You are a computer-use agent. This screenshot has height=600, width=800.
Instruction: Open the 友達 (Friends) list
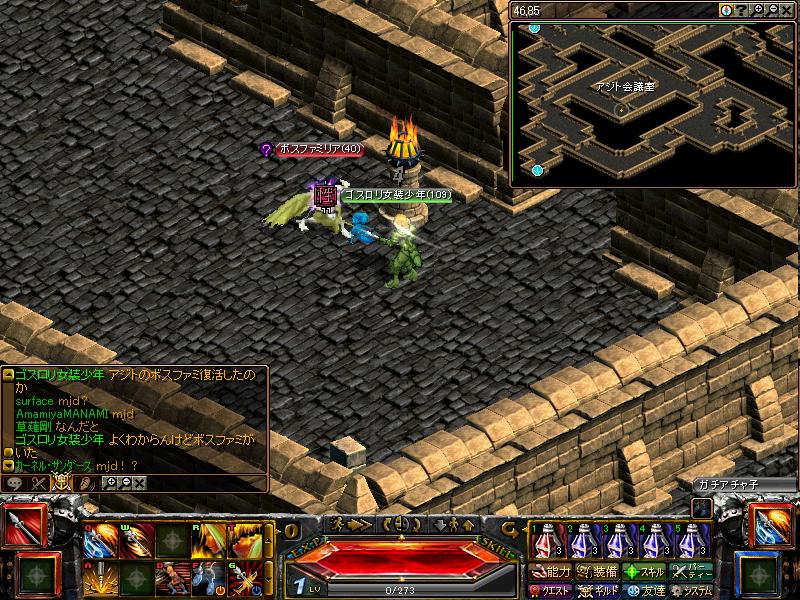click(x=645, y=590)
